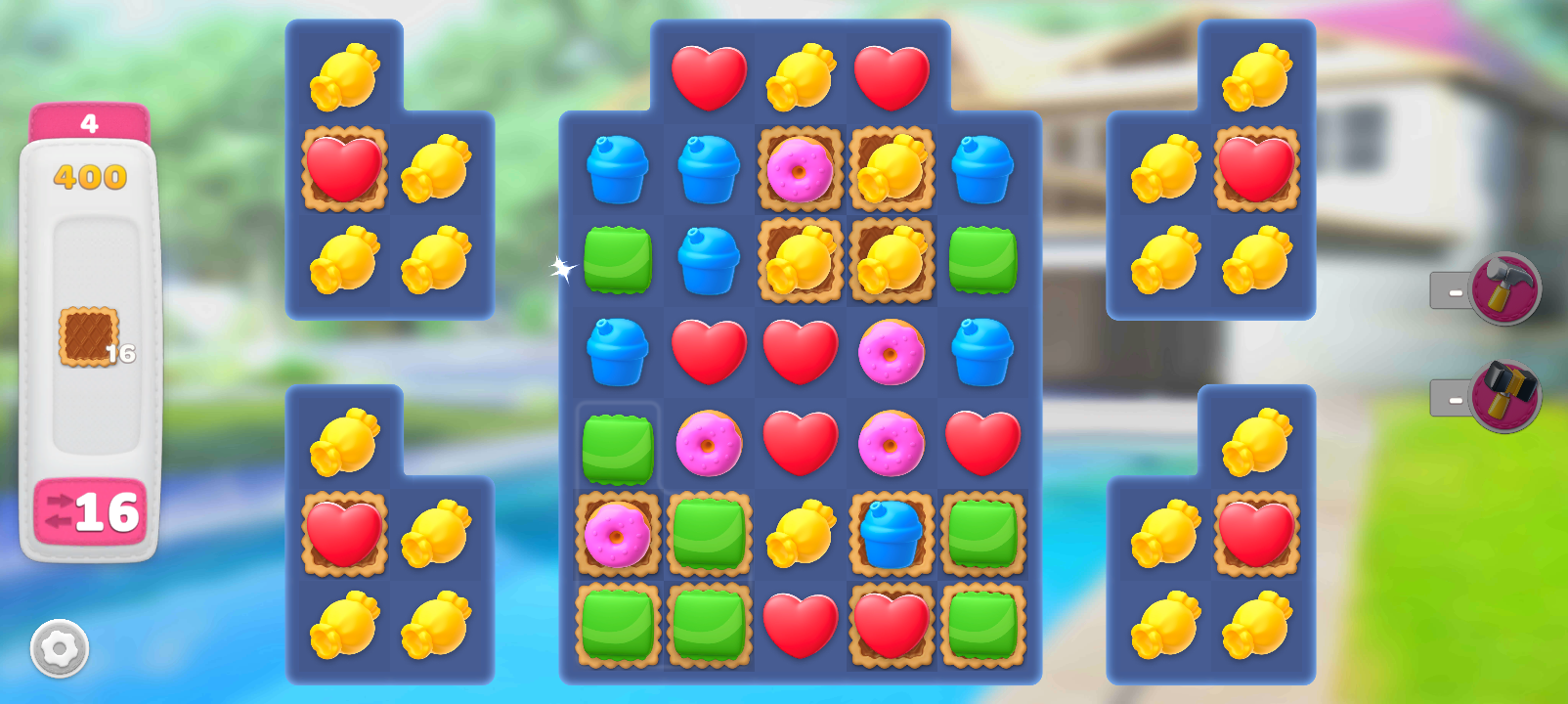The width and height of the screenshot is (1568, 704).
Task: Select the highlighted green jelly tile
Action: pos(618,449)
